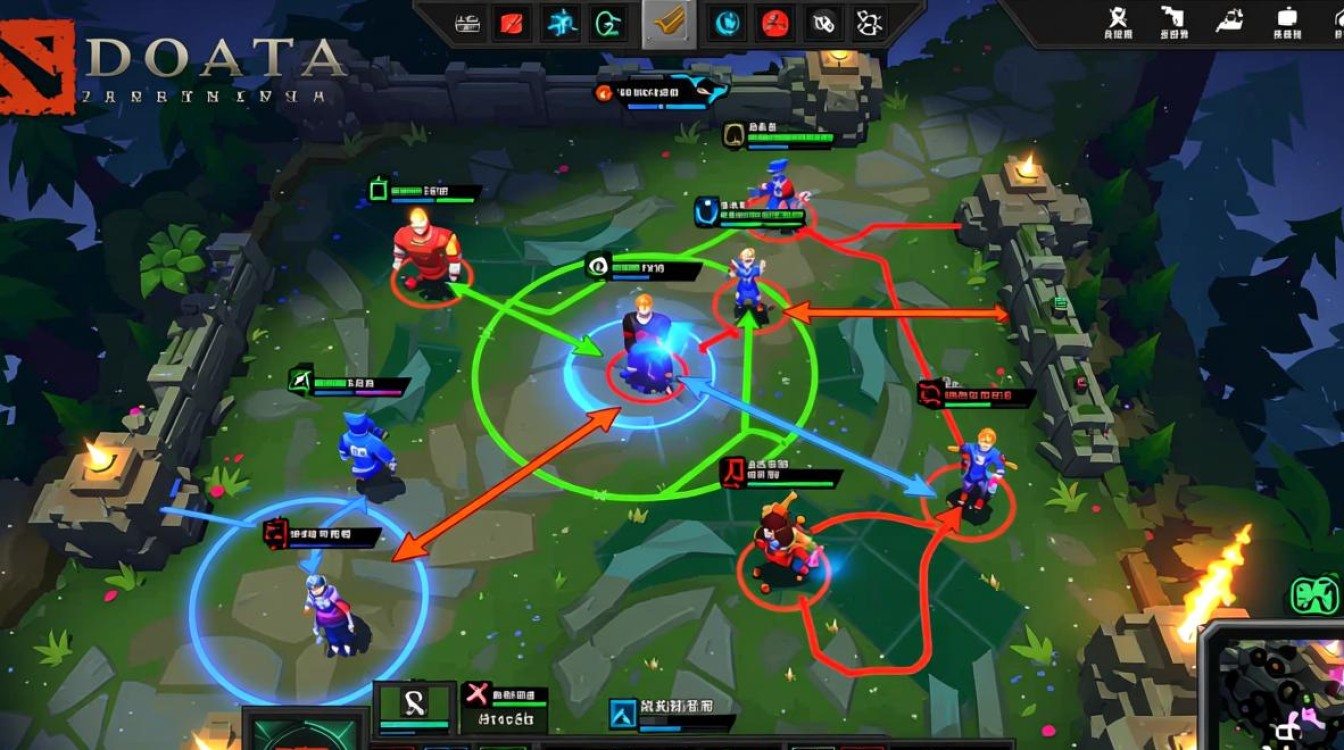Select the briefcase icon in the top-right bar
The height and width of the screenshot is (750, 1344).
[1290, 18]
